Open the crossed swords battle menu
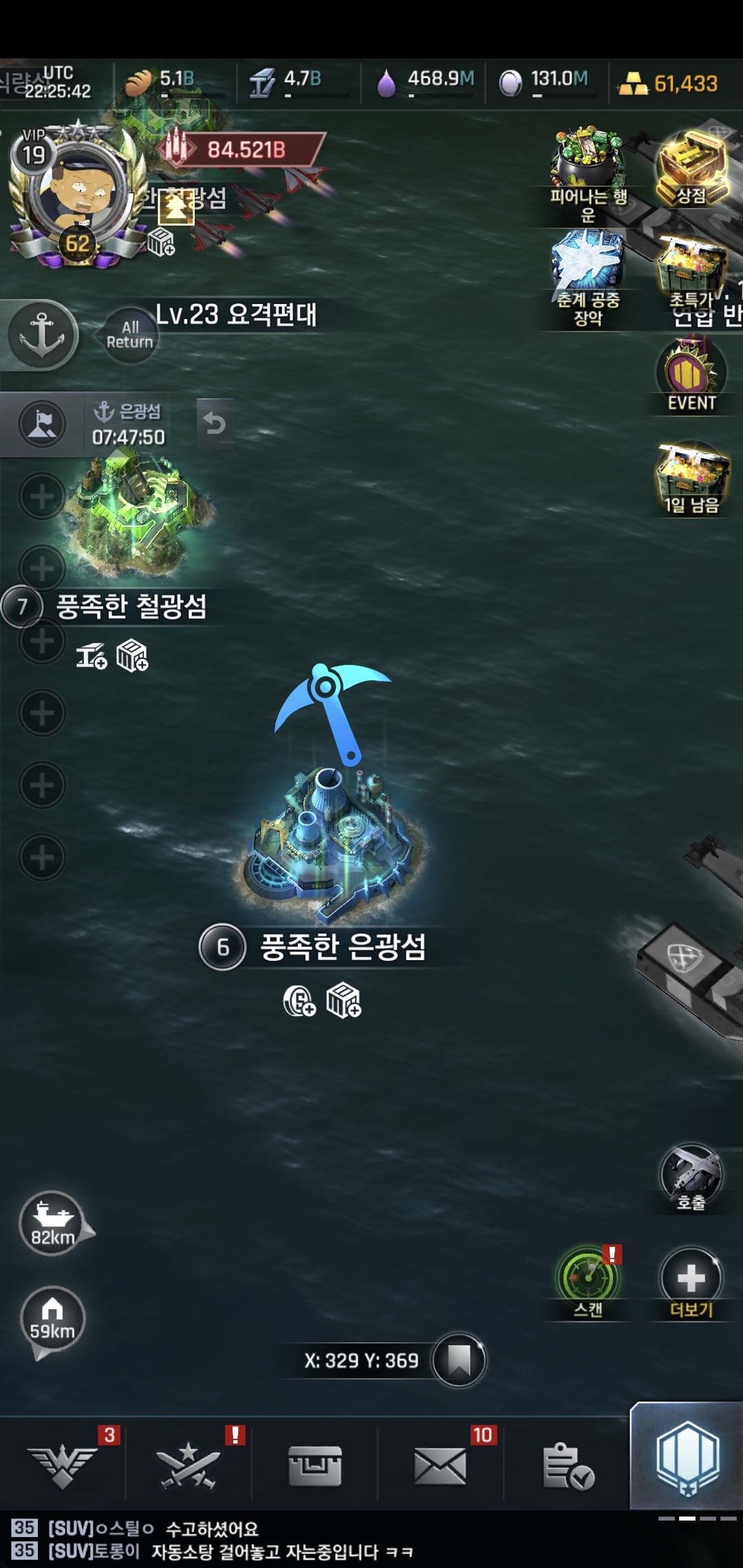 click(x=188, y=1465)
